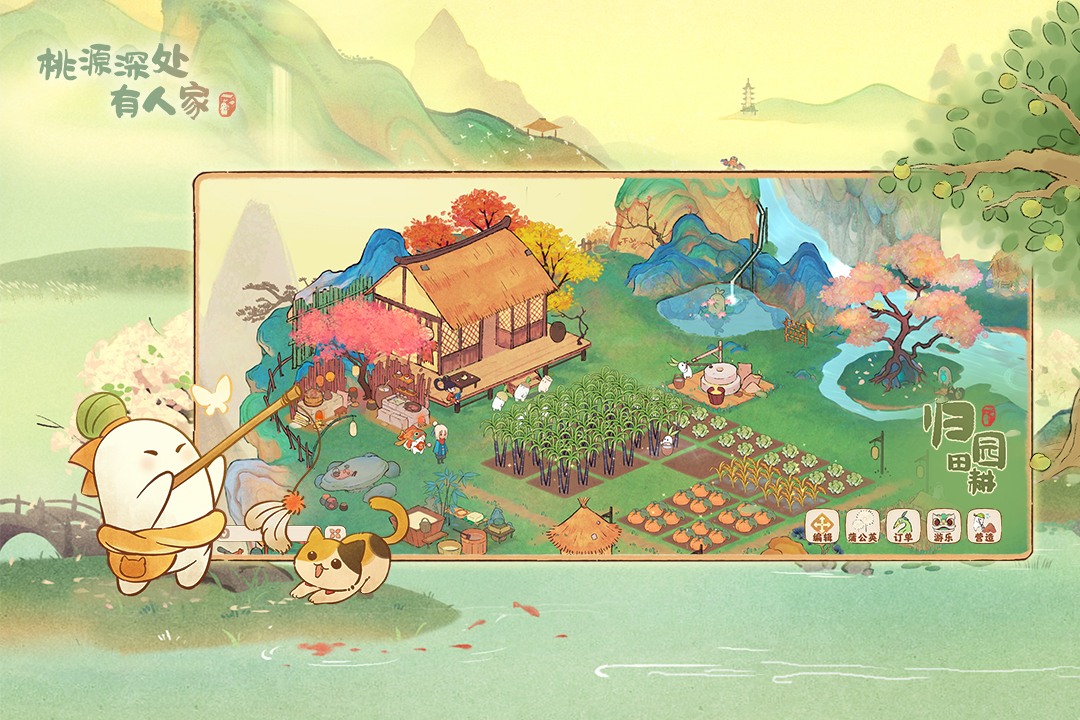Select the 游乐 lion-mask button
Viewport: 1080px width, 720px height.
pos(943,525)
